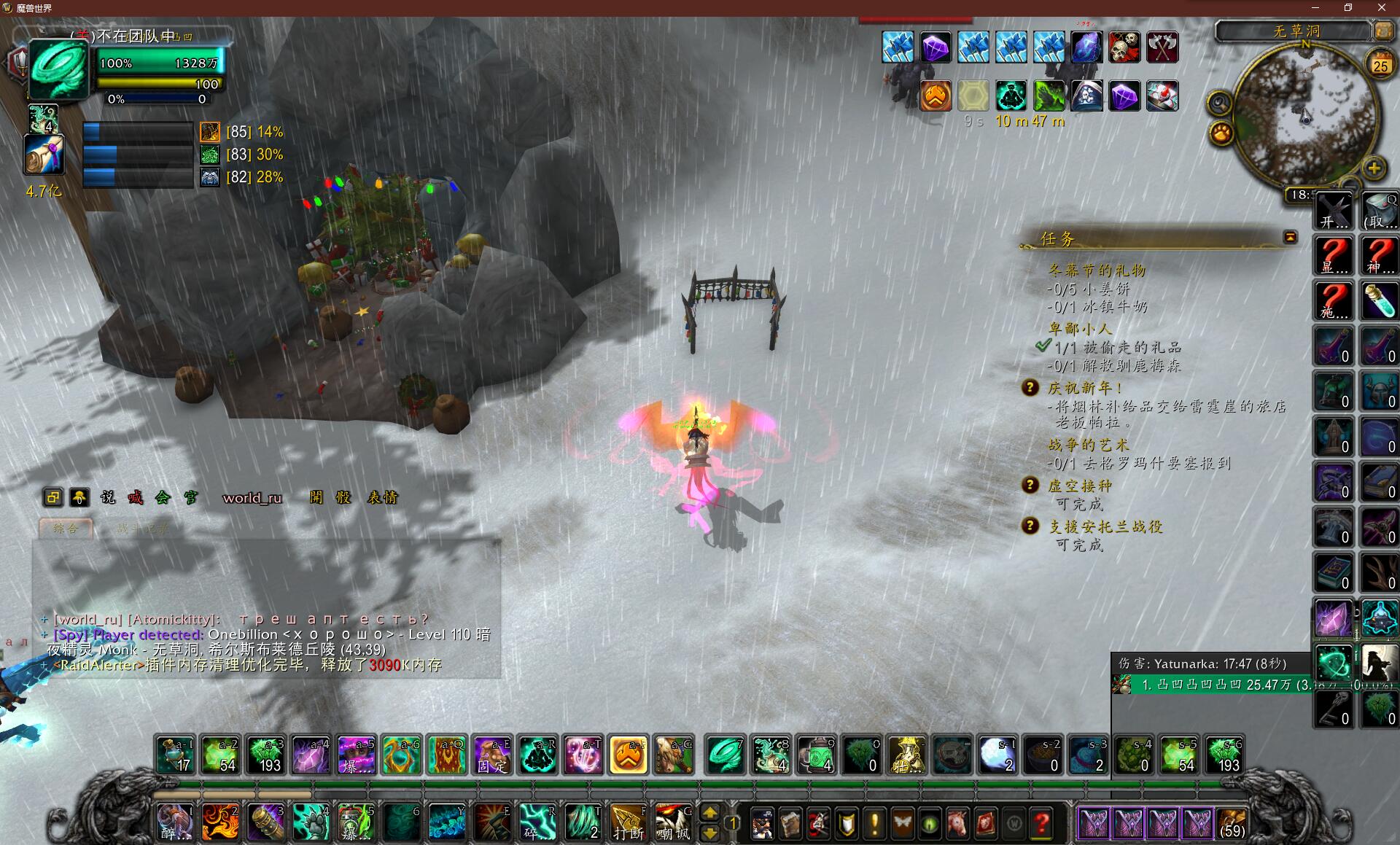Switch to the 综合 chat tab
This screenshot has width=1400, height=845.
66,528
